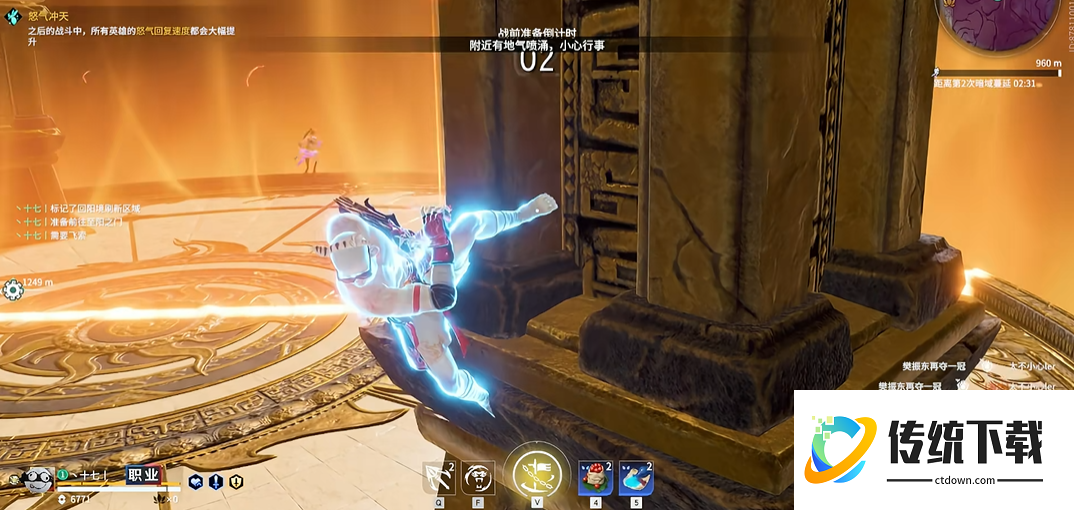Activate the Q skill with crossed weapons
This screenshot has width=1074, height=510.
438,479
